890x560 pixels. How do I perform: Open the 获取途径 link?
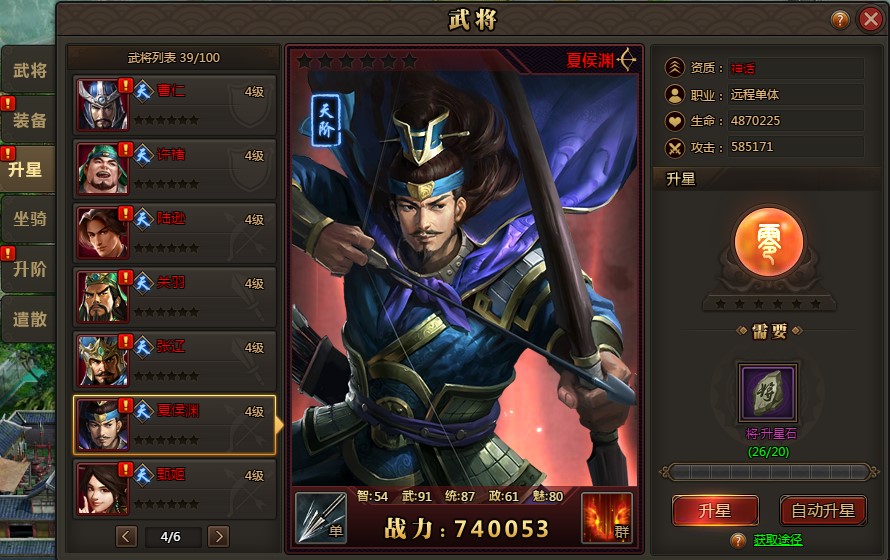point(777,541)
